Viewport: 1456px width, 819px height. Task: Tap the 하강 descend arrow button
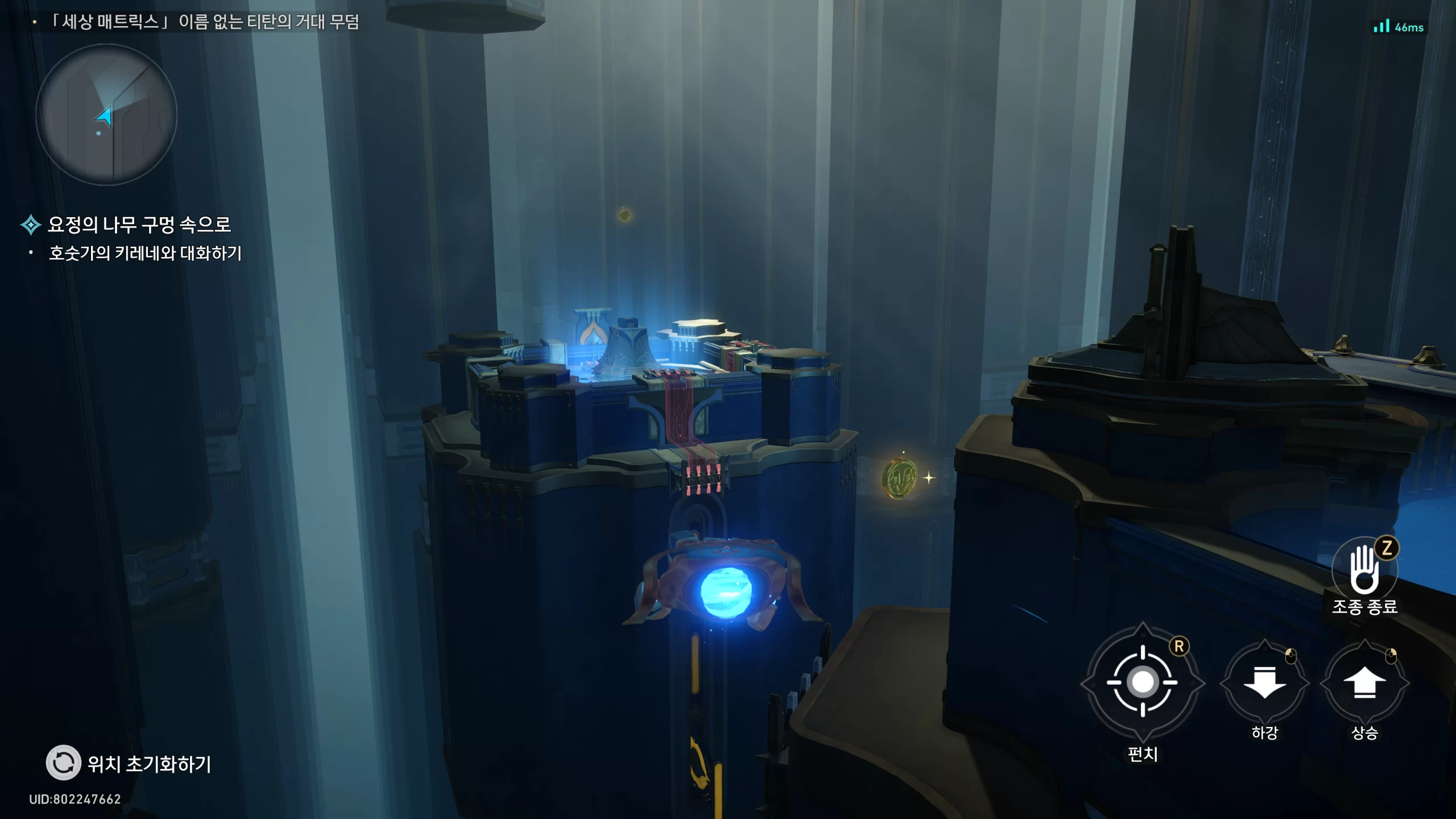tap(1264, 682)
